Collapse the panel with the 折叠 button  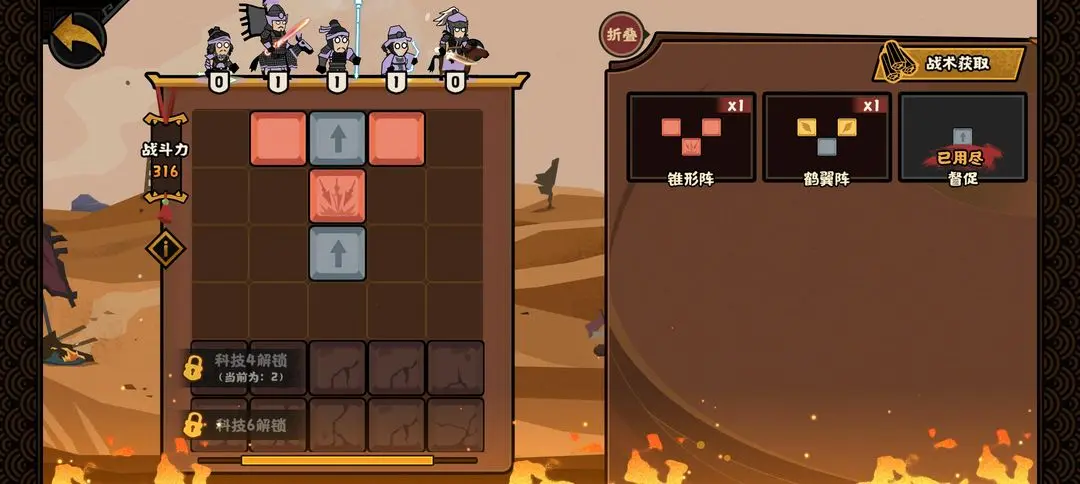(x=620, y=35)
